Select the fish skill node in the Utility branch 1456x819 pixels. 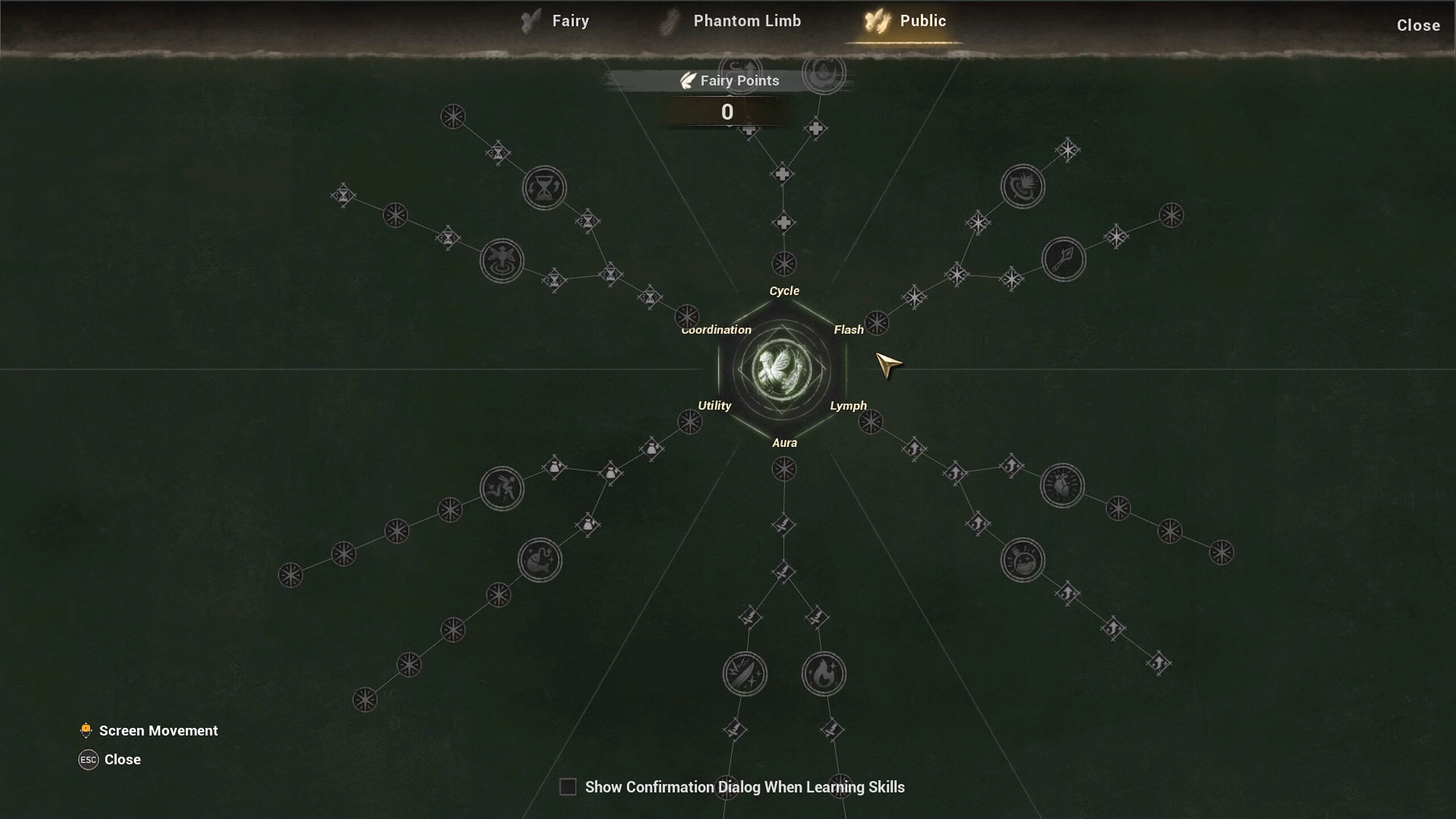coord(540,560)
